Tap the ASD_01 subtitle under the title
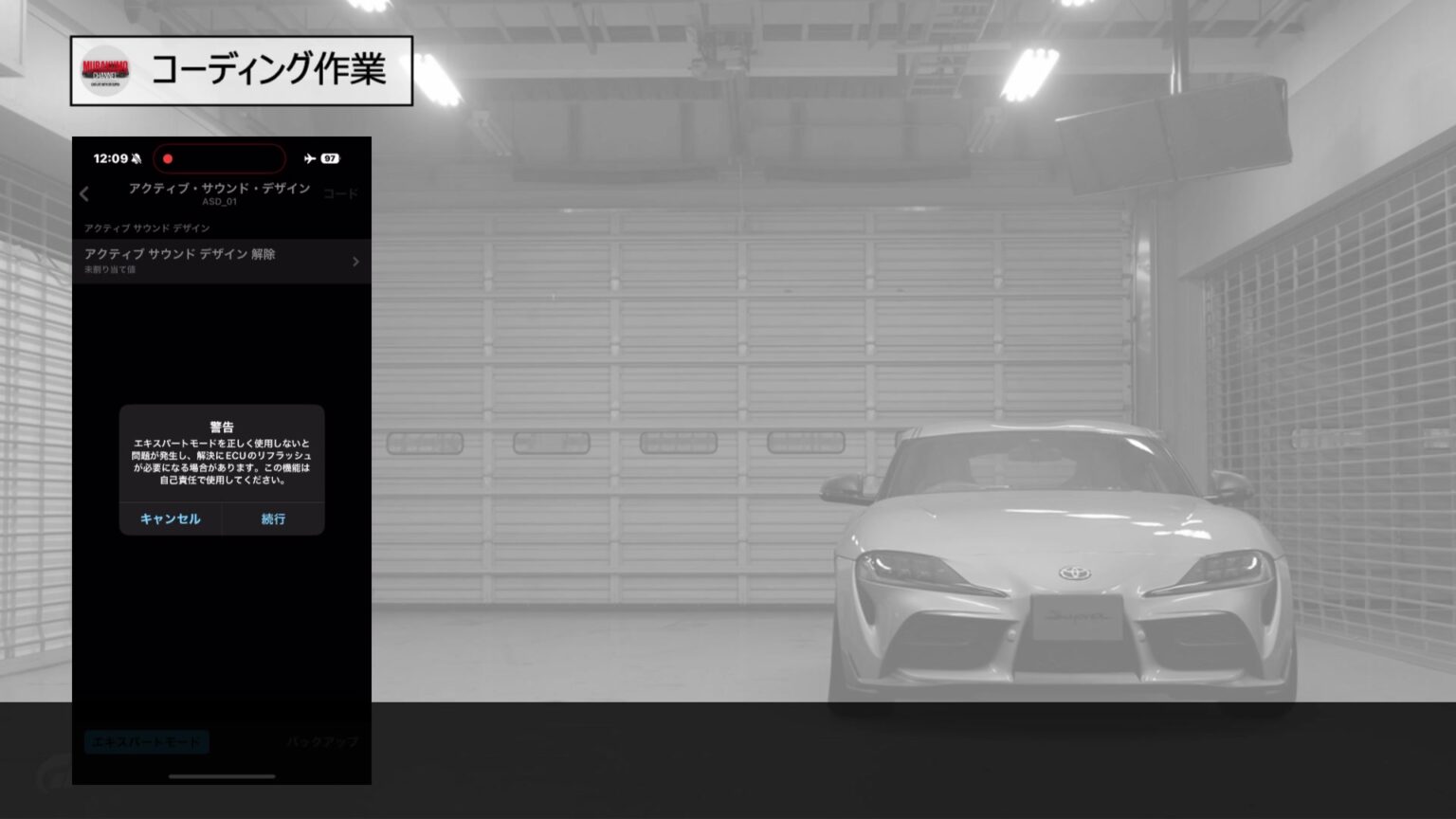The image size is (1456, 819). click(x=220, y=202)
